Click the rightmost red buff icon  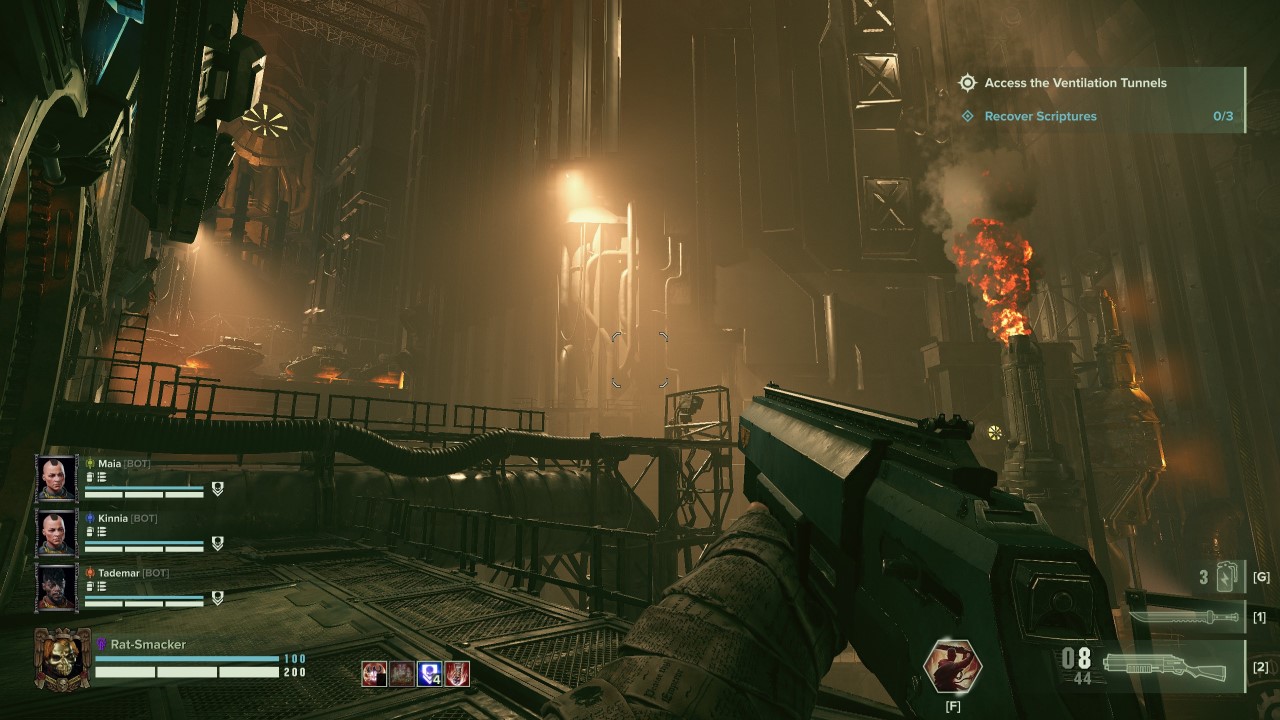click(457, 674)
